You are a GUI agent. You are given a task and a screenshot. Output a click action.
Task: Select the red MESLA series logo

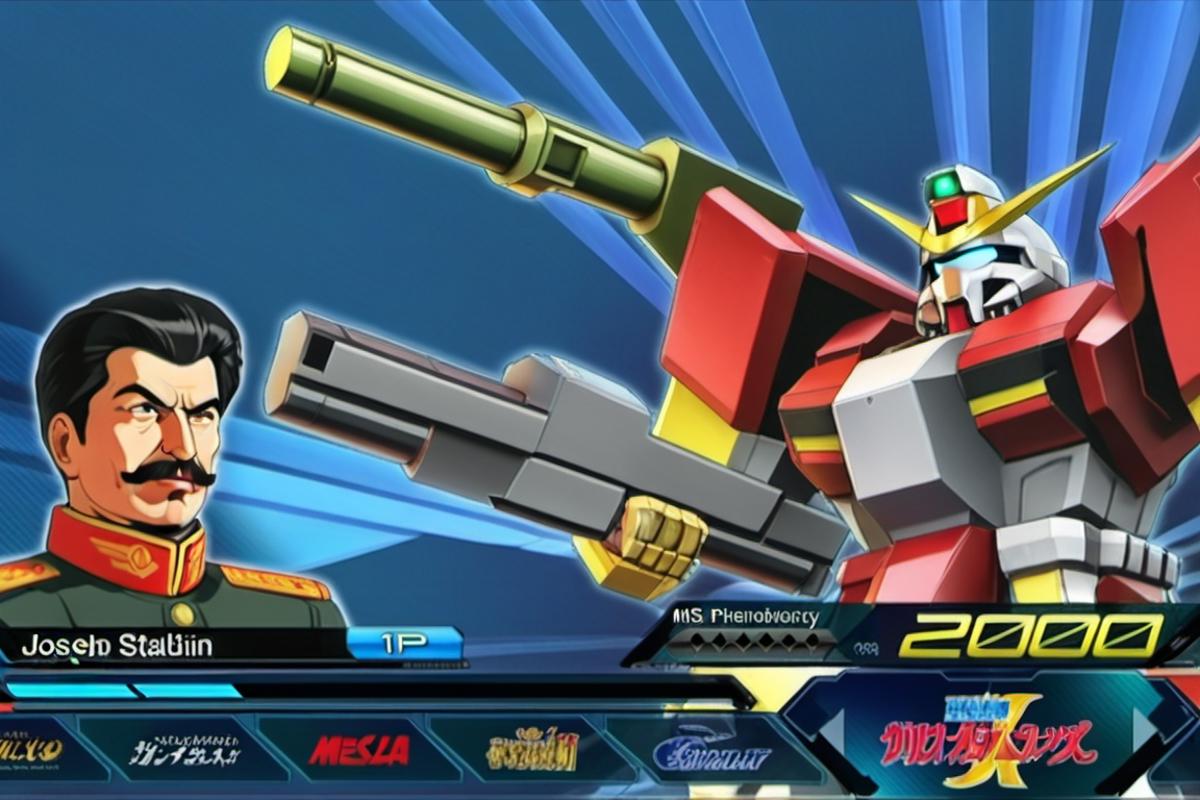coord(359,749)
